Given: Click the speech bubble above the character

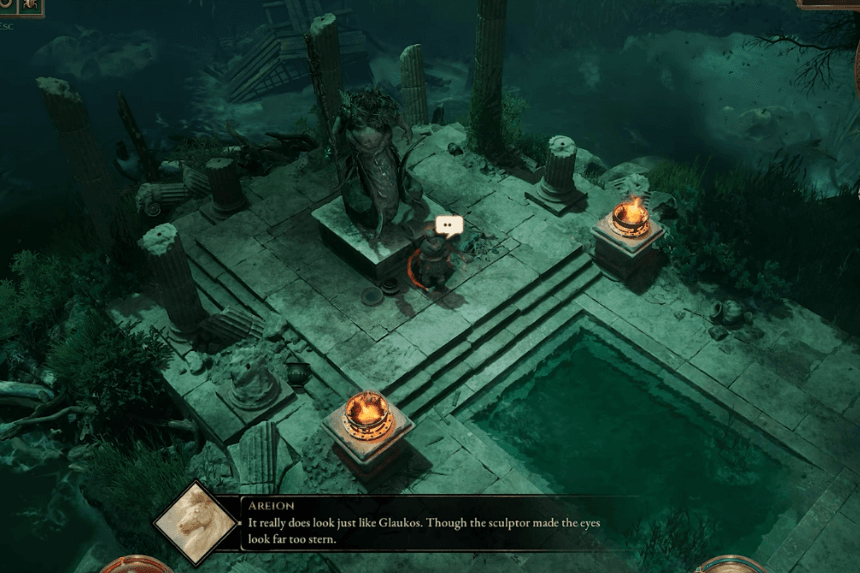Looking at the screenshot, I should coord(450,227).
